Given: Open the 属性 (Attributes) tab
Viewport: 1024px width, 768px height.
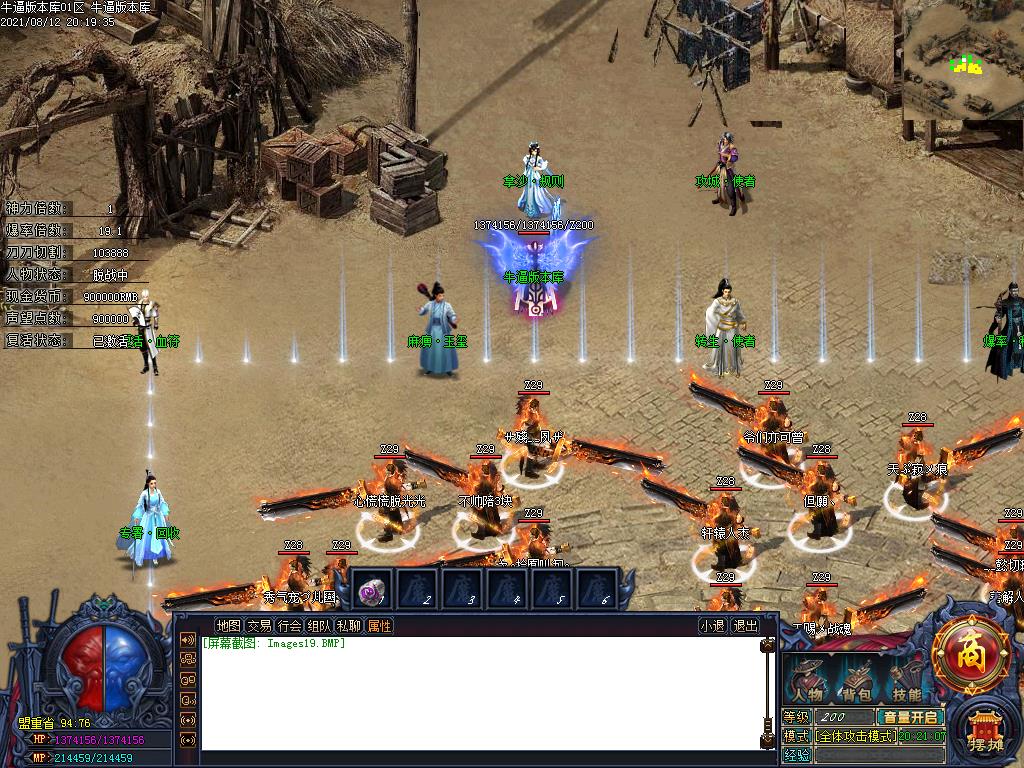Looking at the screenshot, I should click(379, 626).
